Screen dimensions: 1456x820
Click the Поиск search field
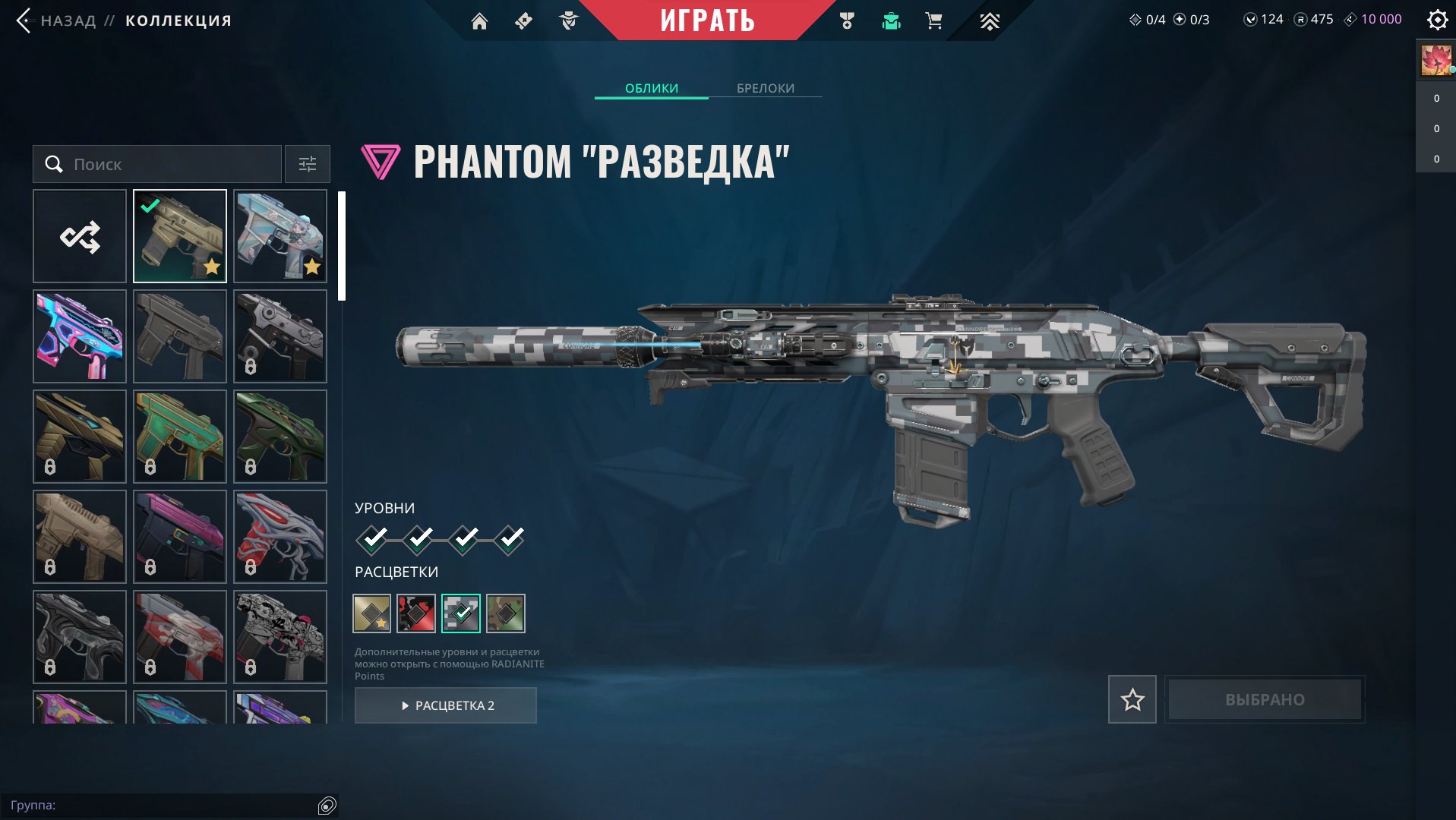156,164
